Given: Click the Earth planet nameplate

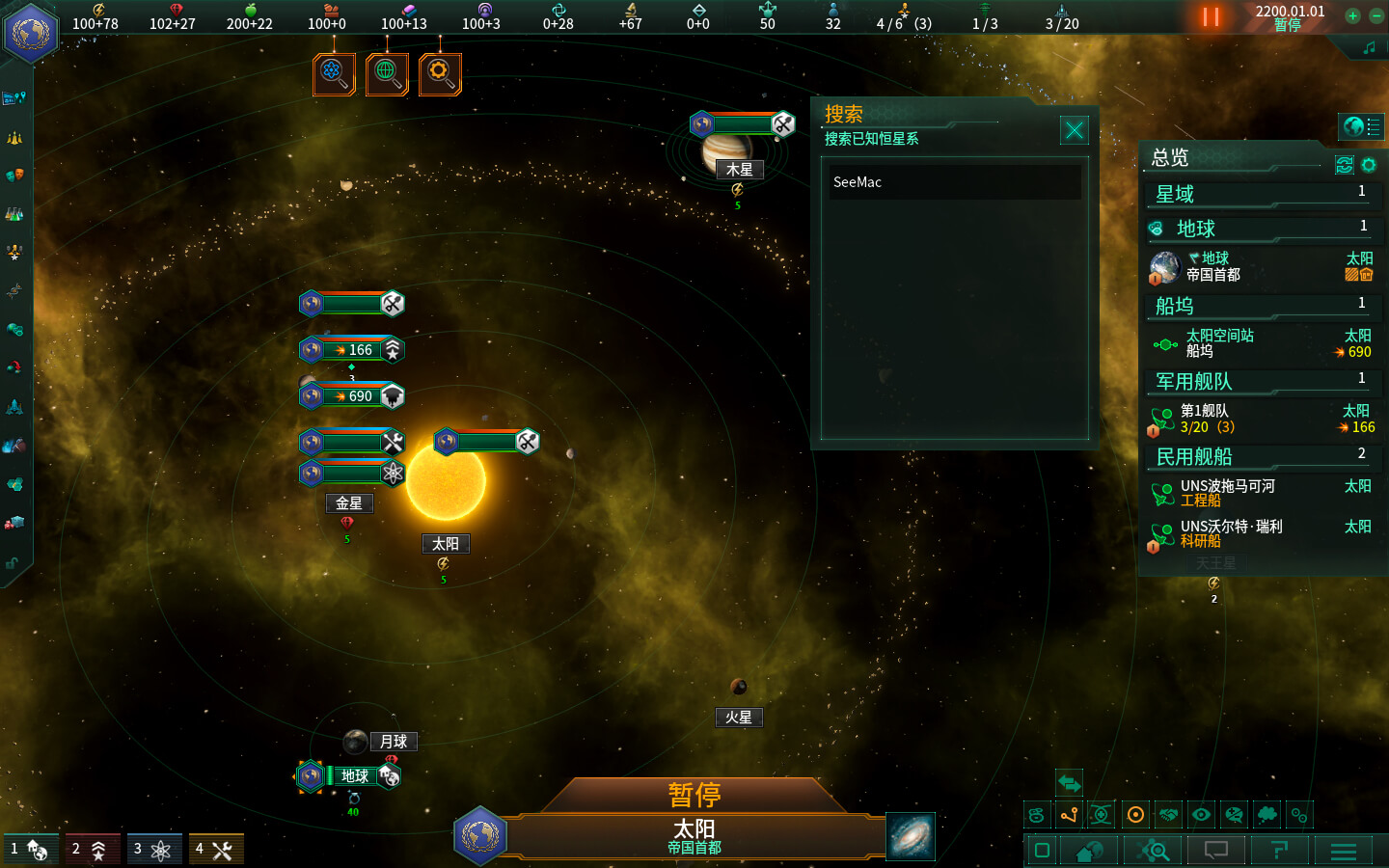Looking at the screenshot, I should click(x=354, y=776).
